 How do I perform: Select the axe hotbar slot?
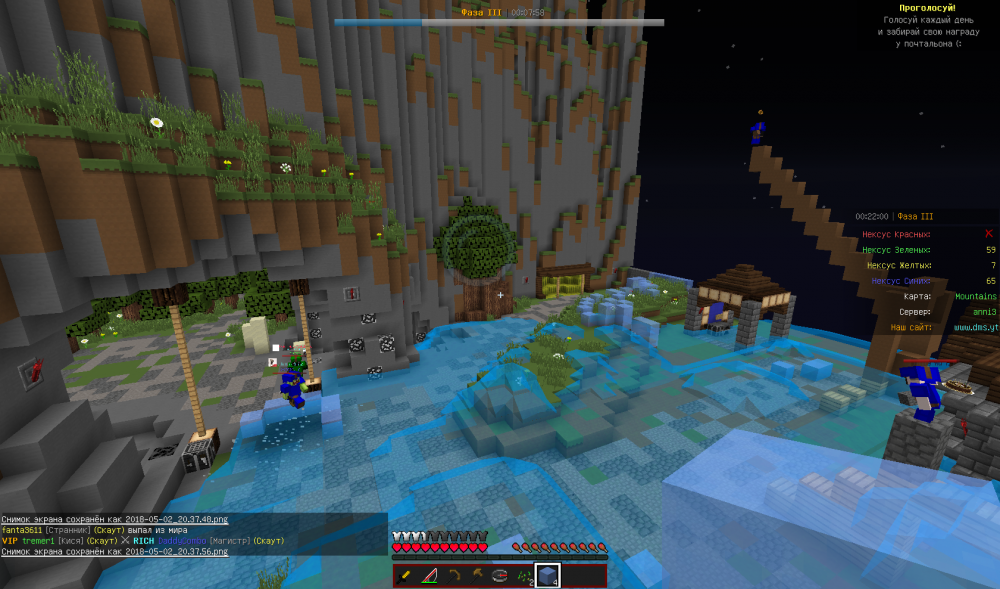(x=476, y=575)
